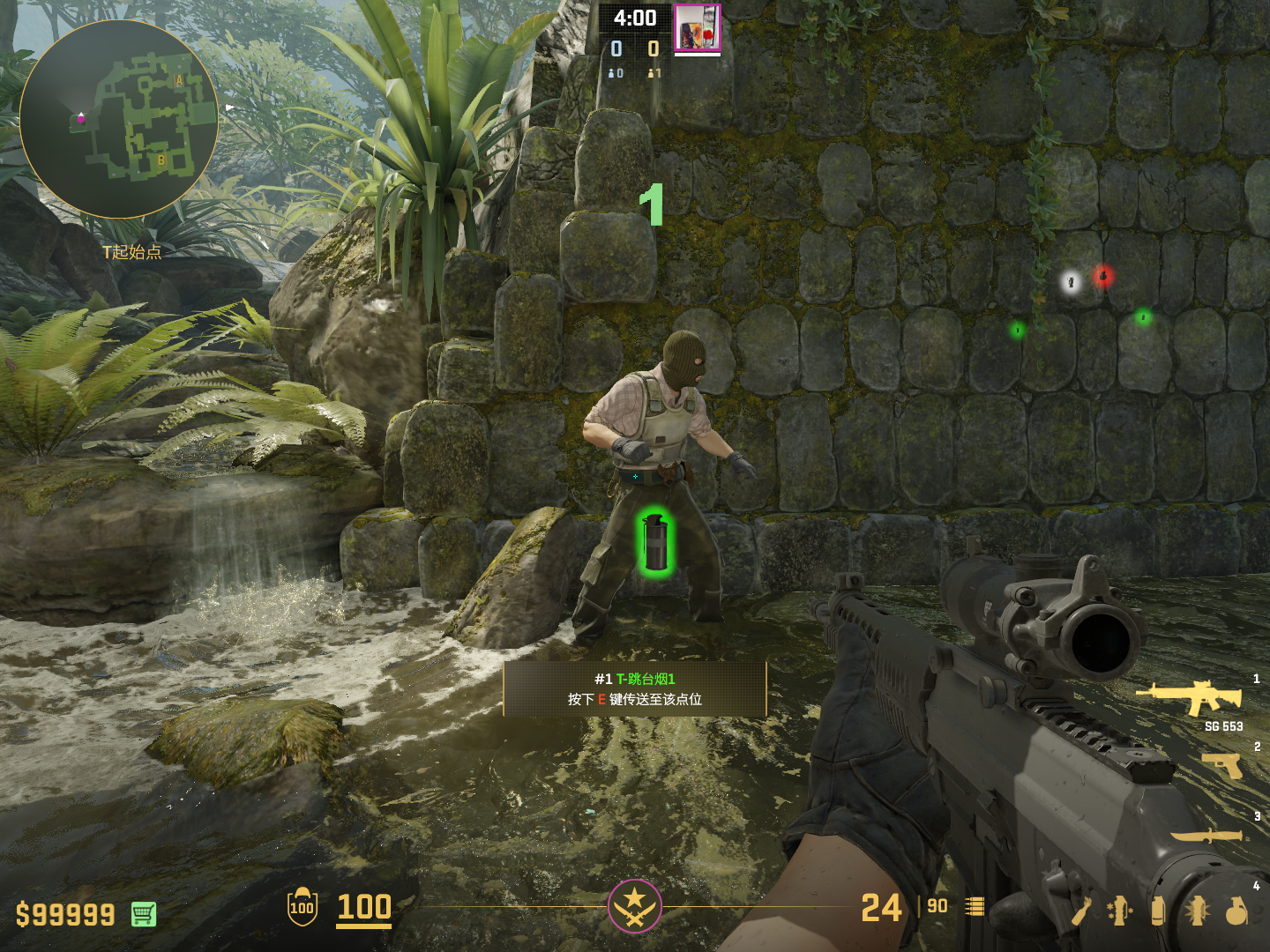This screenshot has height=952, width=1270.
Task: Pick the smoke grenade icon
Action: point(1158,911)
